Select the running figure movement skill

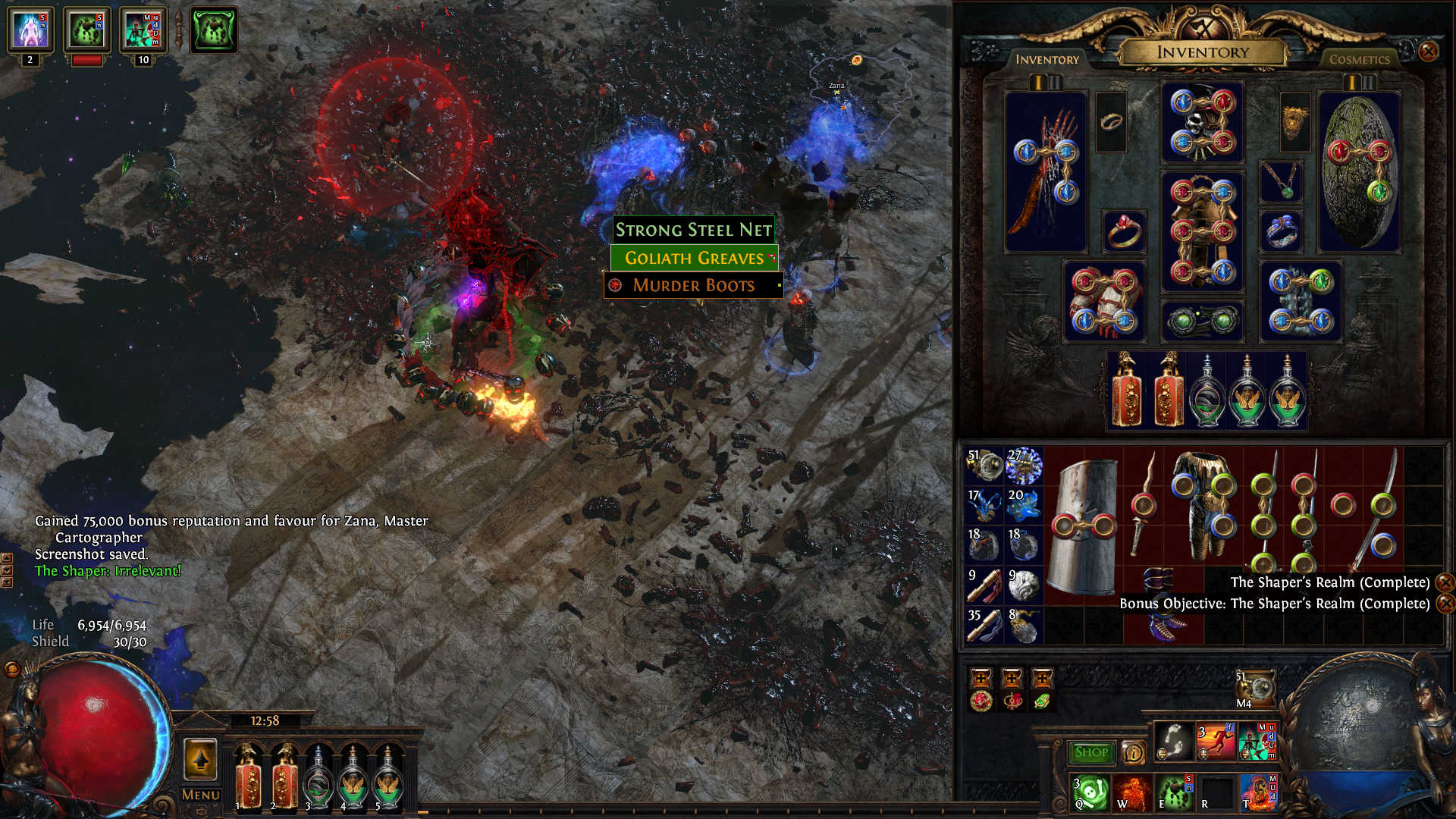(x=1215, y=741)
